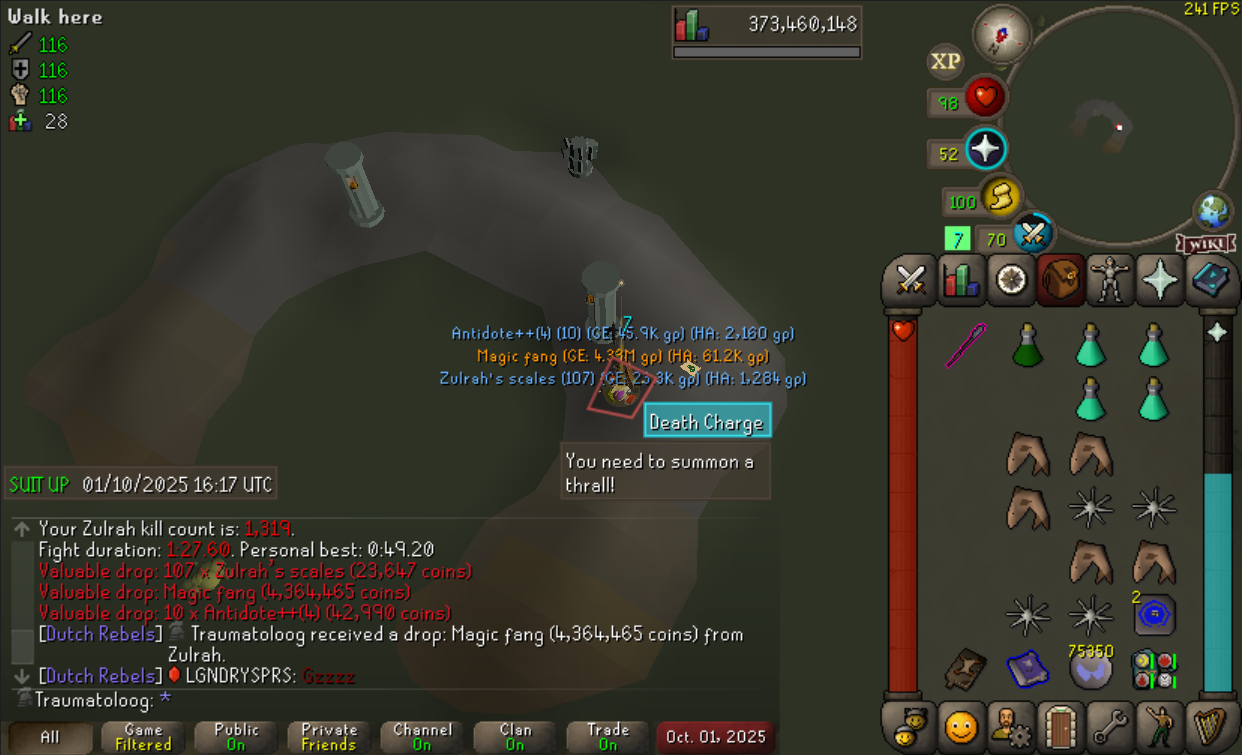Toggle run with the boot energy orb
Screen dimensions: 1242x755
tap(1000, 198)
